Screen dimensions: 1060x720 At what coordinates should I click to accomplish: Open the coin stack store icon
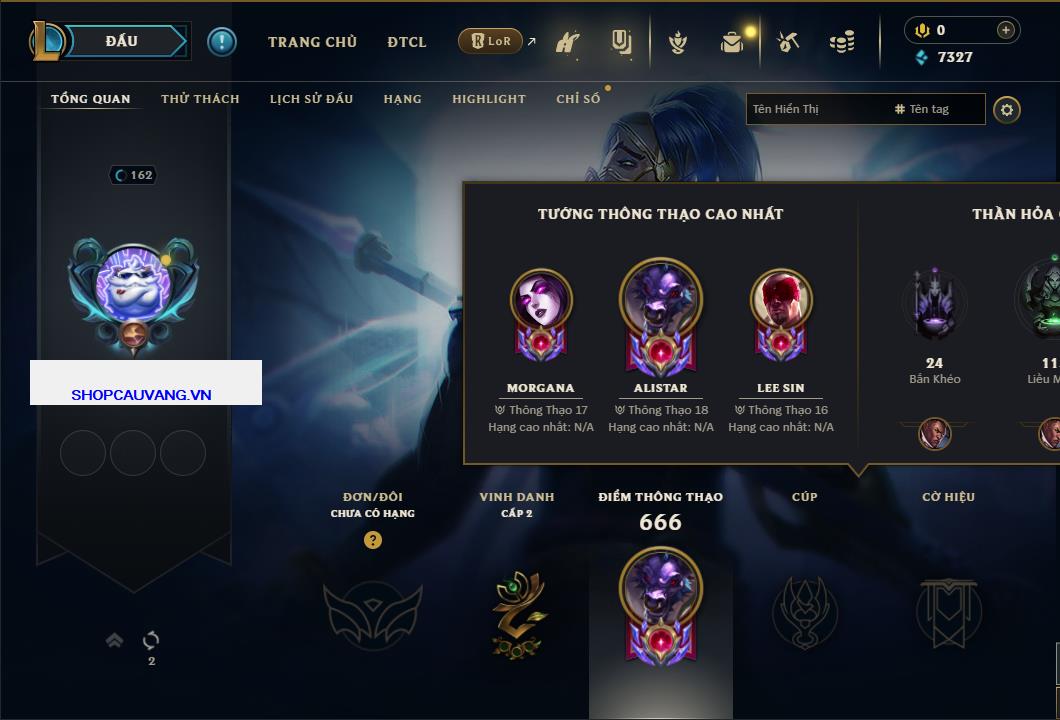pyautogui.click(x=842, y=42)
